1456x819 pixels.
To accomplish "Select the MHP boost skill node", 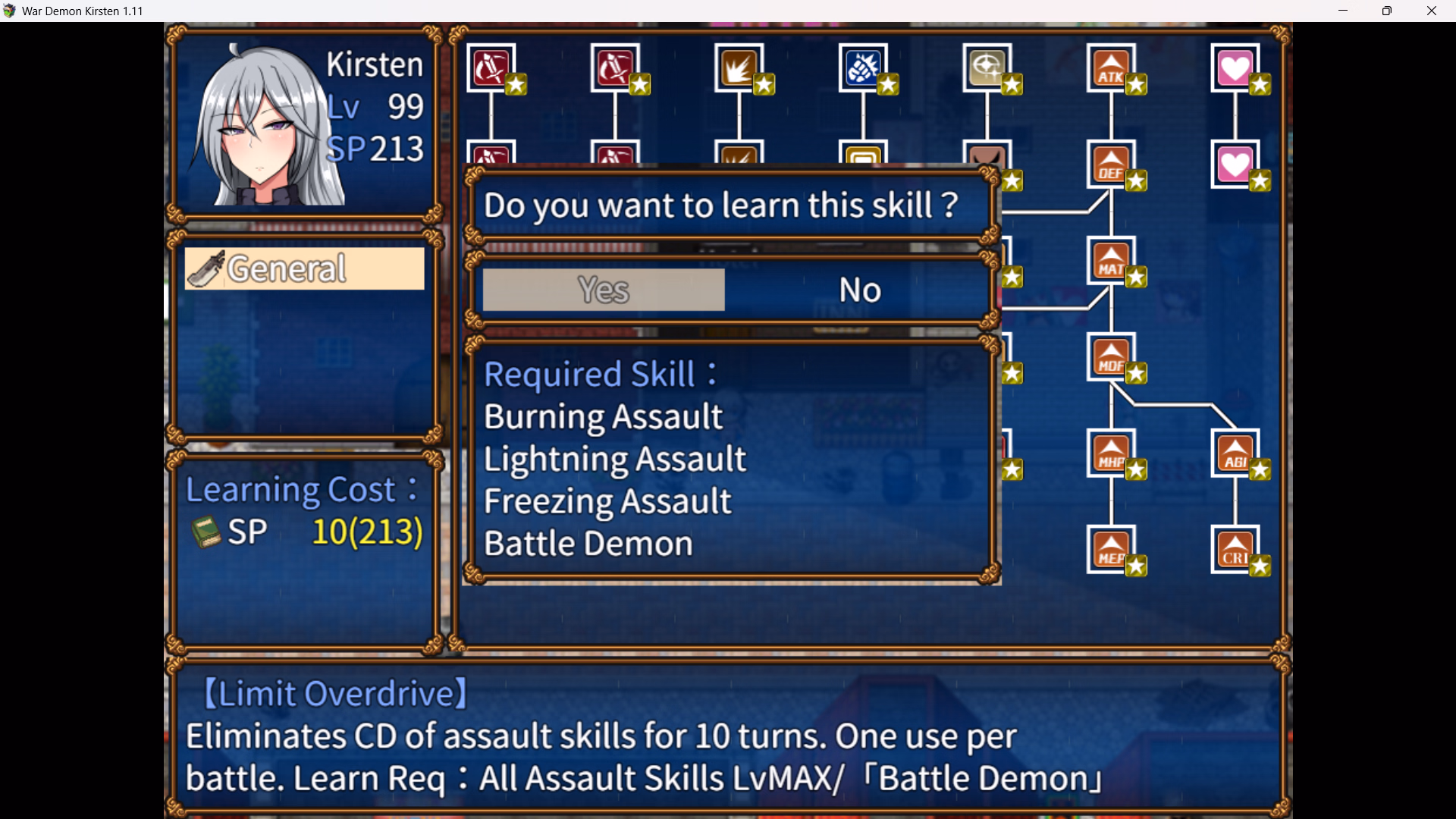I will 1111,453.
